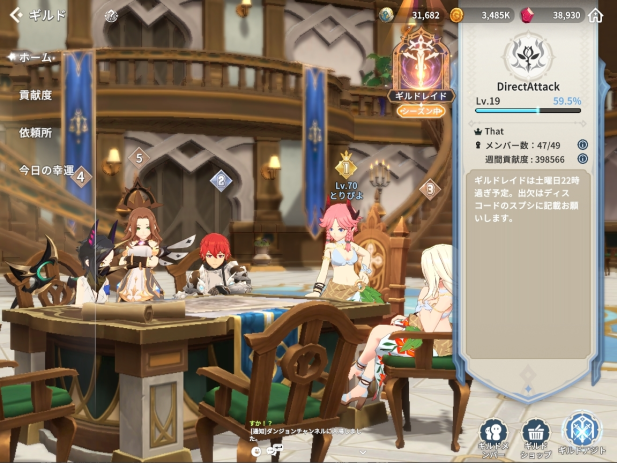Show info for 週間貢献度
Image resolution: width=617 pixels, height=463 pixels.
582,158
